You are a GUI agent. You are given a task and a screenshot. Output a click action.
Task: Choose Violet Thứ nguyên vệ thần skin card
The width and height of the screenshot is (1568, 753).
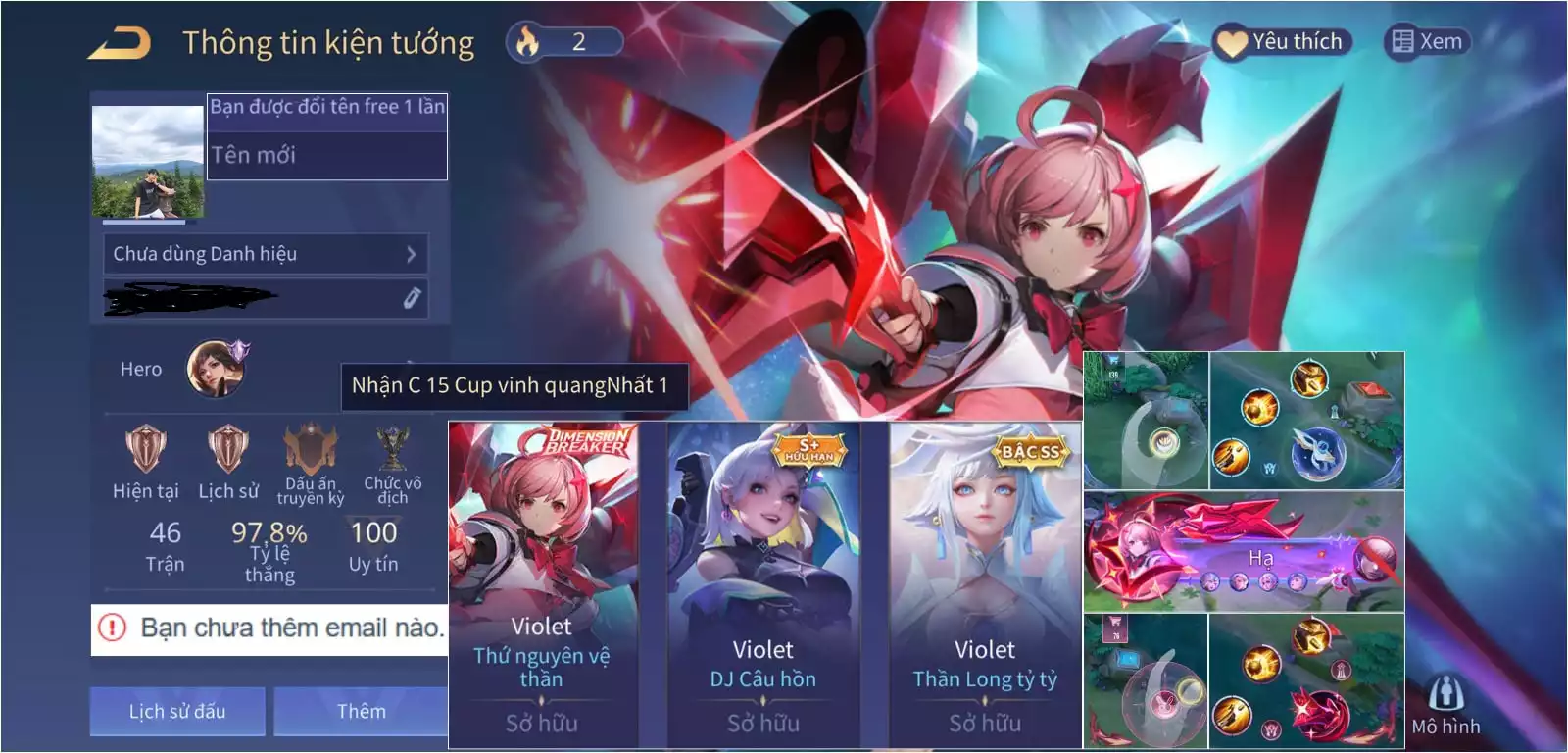pyautogui.click(x=543, y=584)
